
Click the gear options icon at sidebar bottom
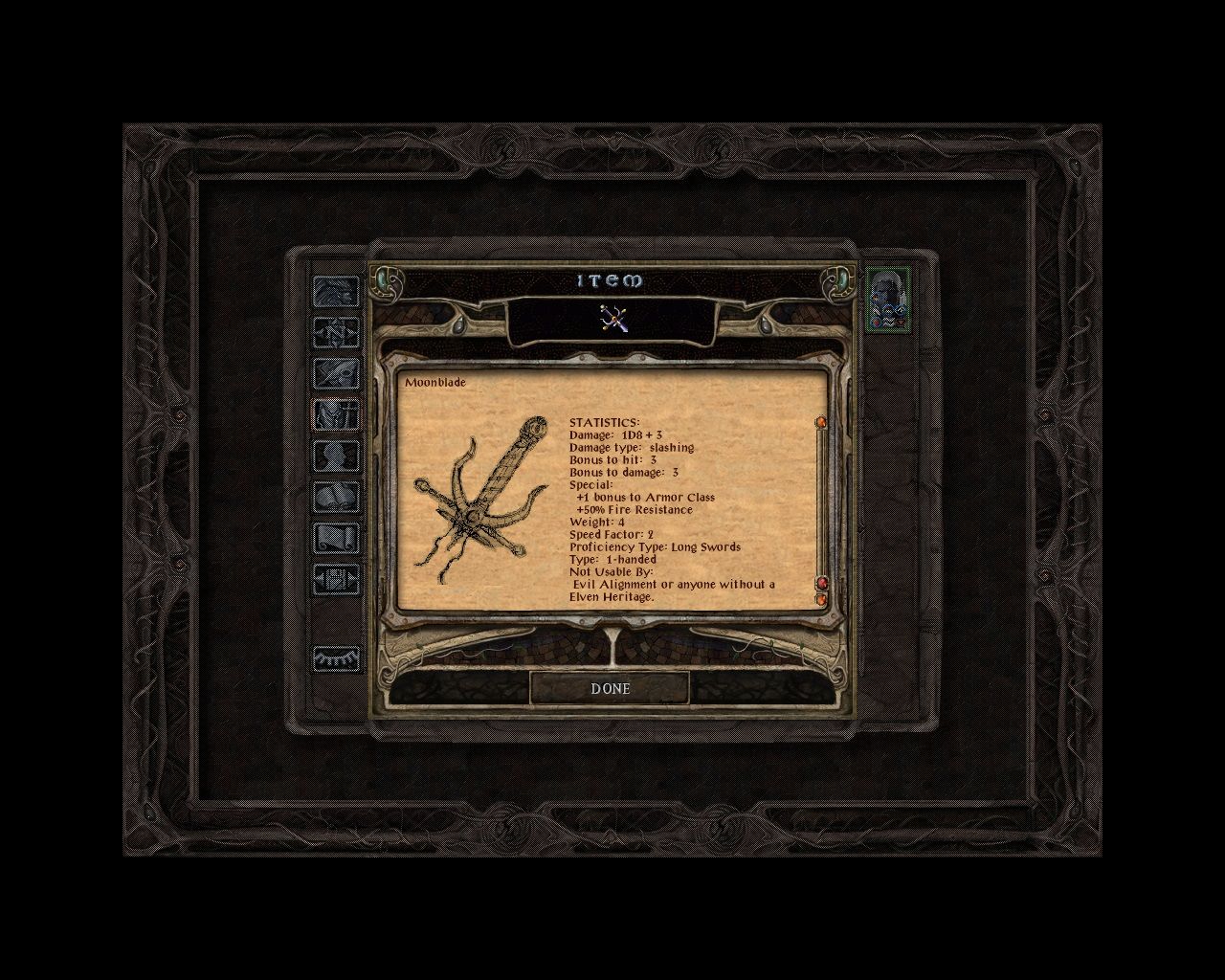335,658
